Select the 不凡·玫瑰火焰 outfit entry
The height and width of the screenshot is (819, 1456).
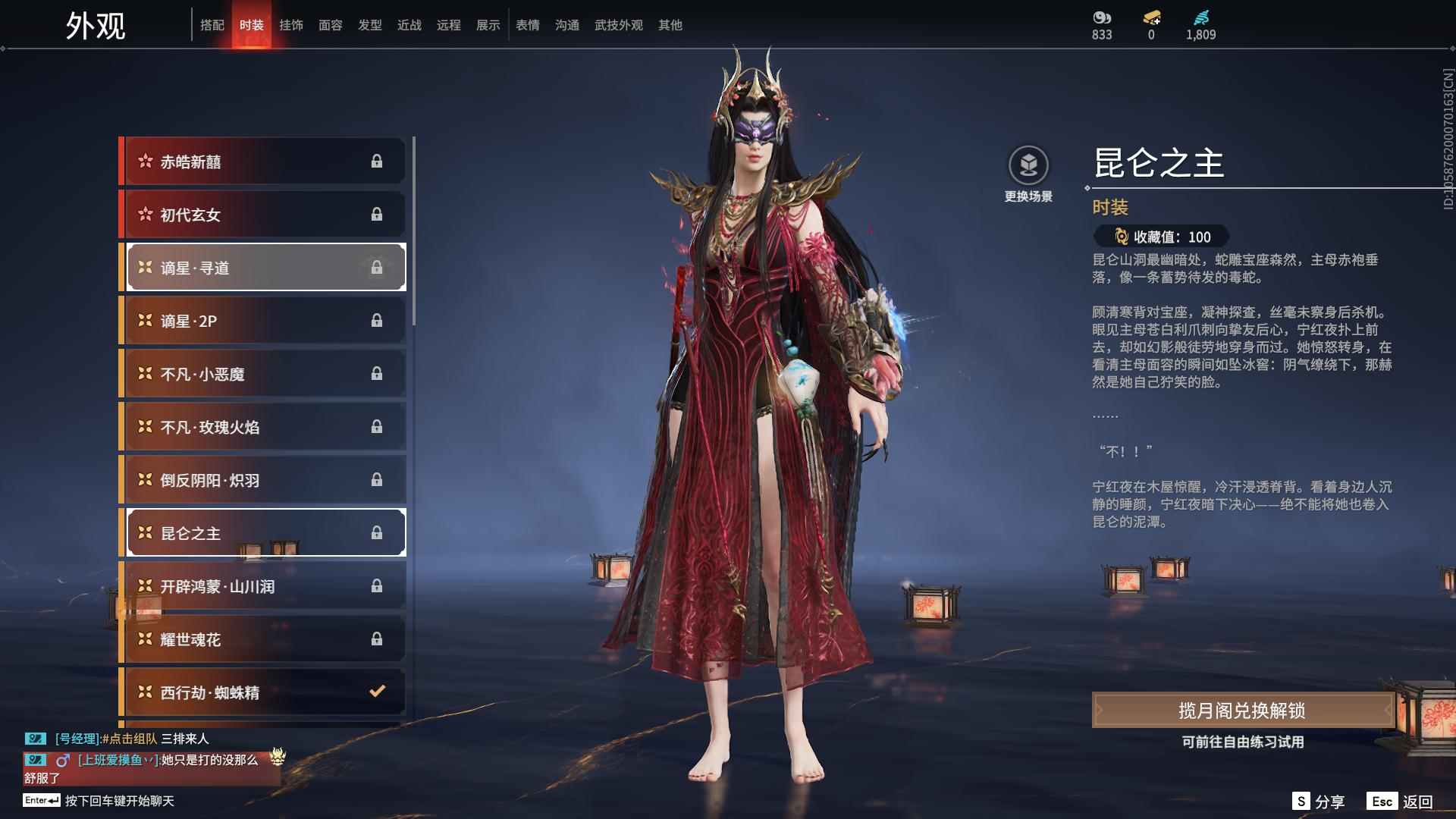pos(250,426)
